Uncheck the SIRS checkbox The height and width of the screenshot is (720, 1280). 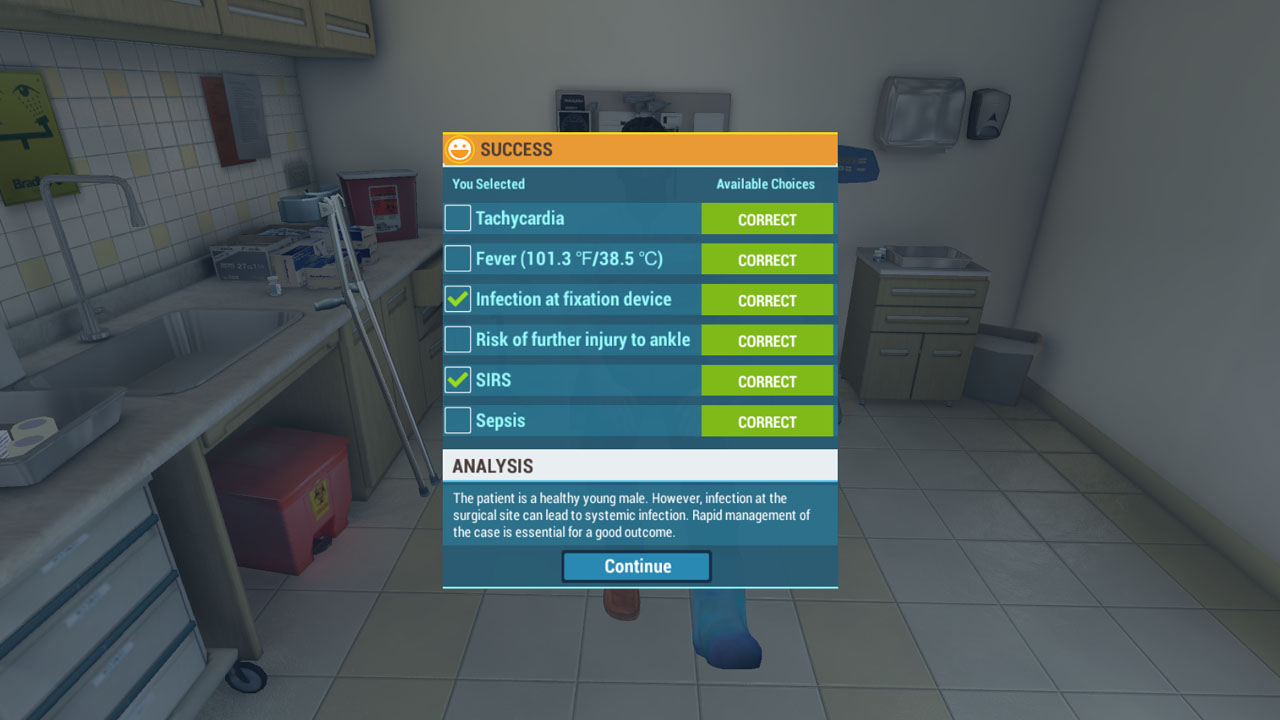click(458, 380)
